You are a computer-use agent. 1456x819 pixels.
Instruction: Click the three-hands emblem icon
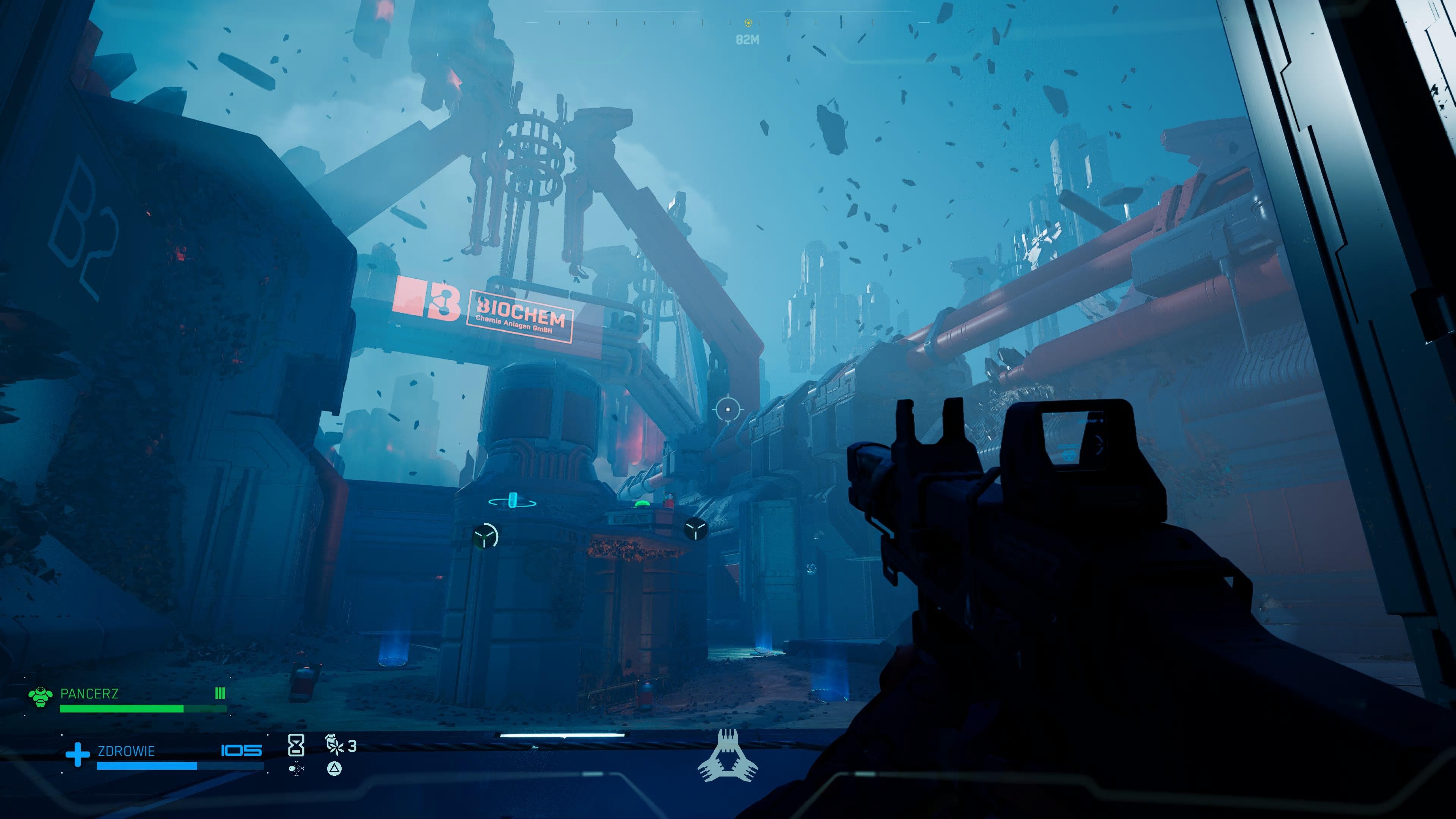(728, 756)
